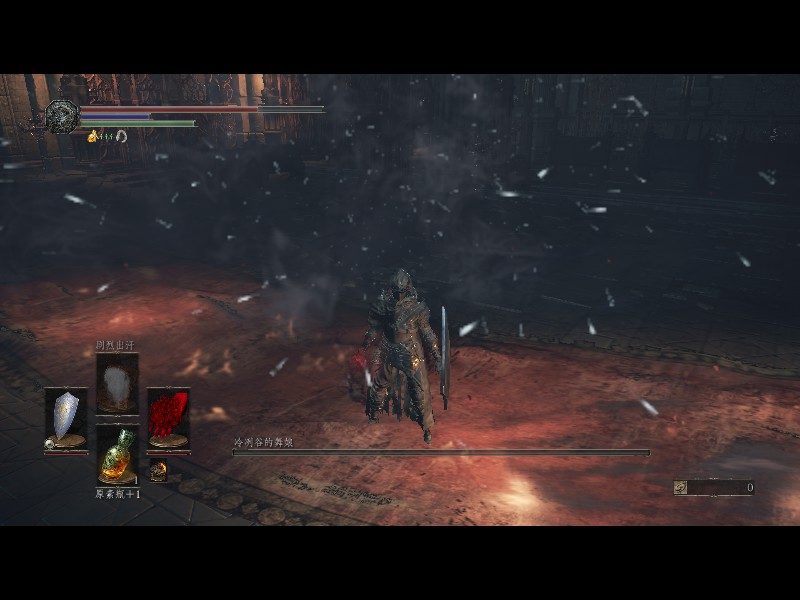
Task: Click the small glowing ember item icon
Action: tap(157, 468)
